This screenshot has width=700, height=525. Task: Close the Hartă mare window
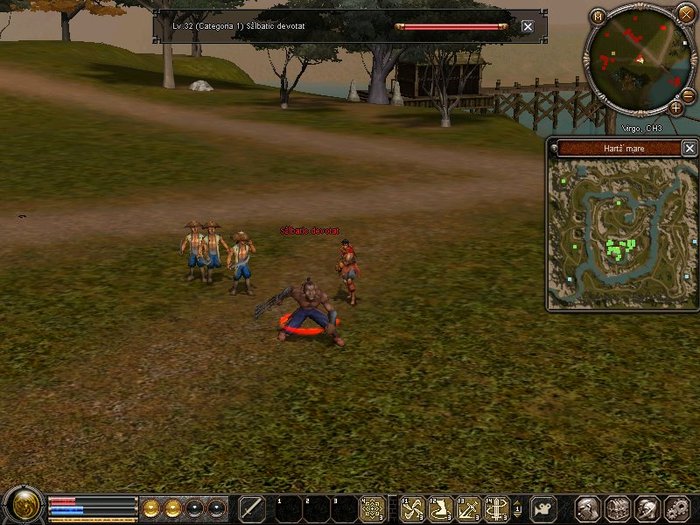689,148
